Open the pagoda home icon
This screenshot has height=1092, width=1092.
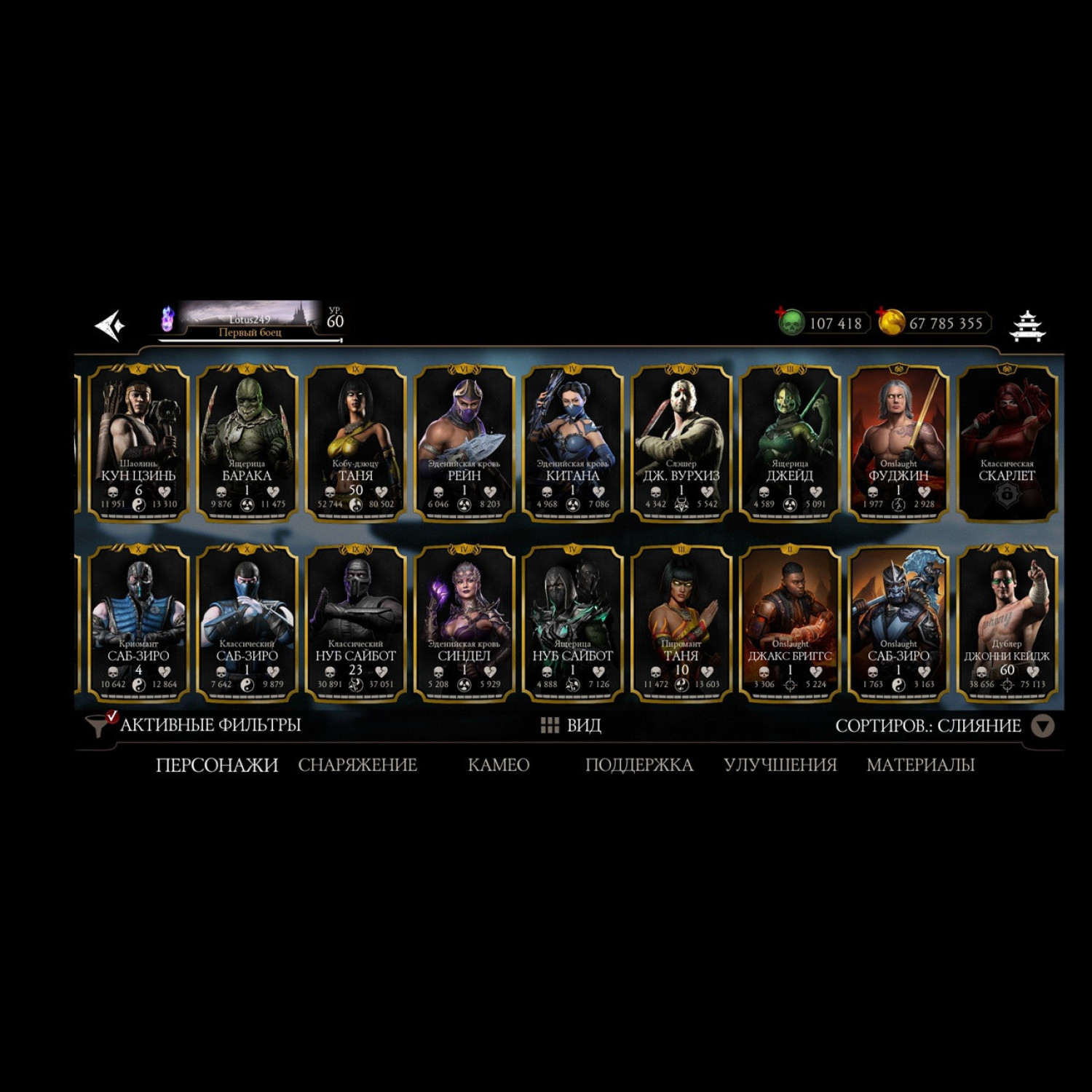tap(1027, 325)
